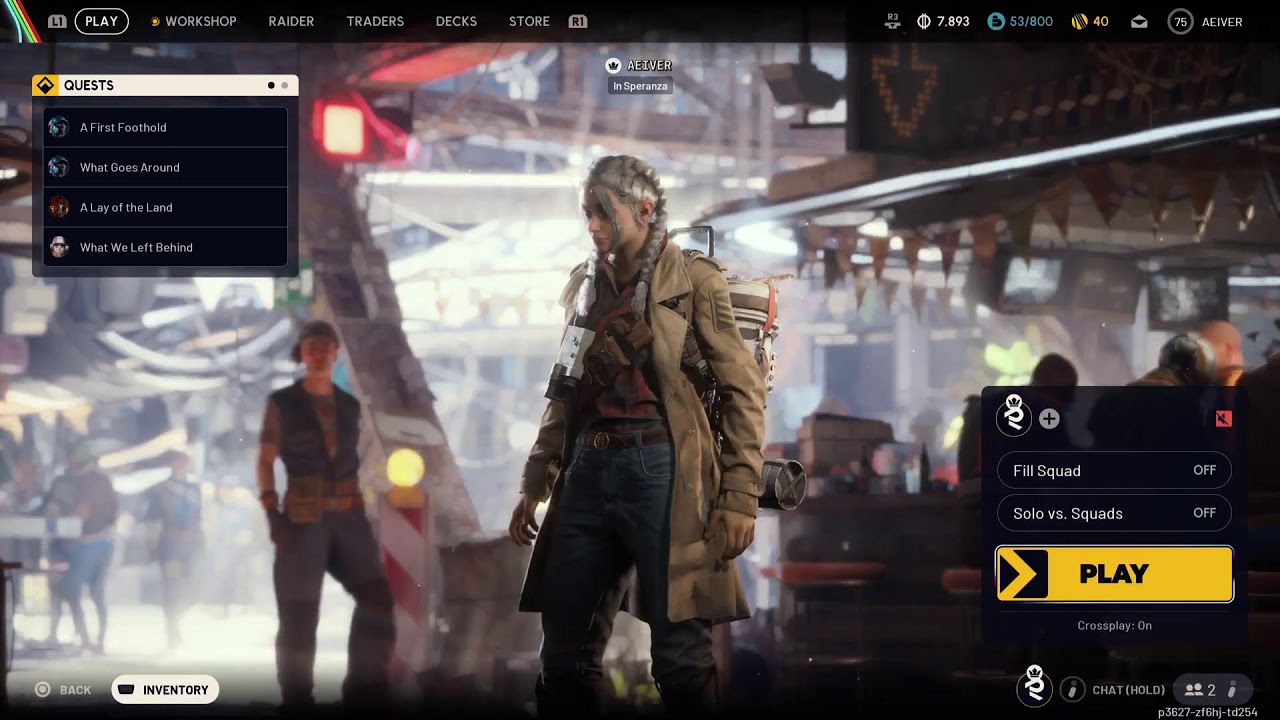1280x720 pixels.
Task: Switch to the Workshop tab
Action: click(200, 21)
